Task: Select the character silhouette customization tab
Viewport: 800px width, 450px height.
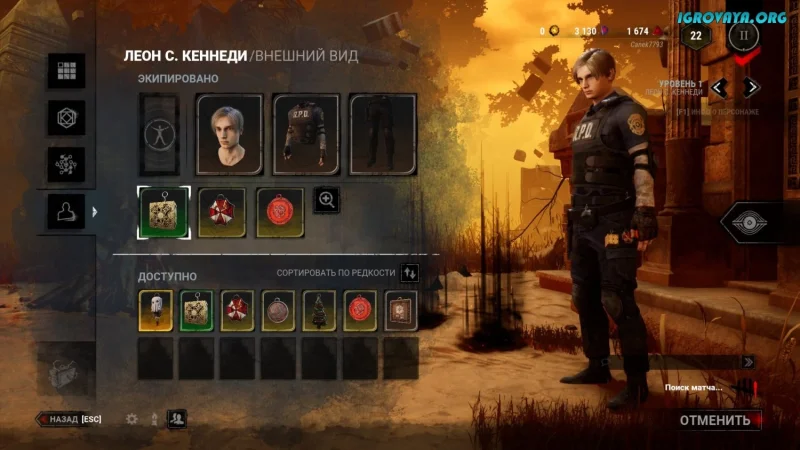Action: (x=67, y=212)
